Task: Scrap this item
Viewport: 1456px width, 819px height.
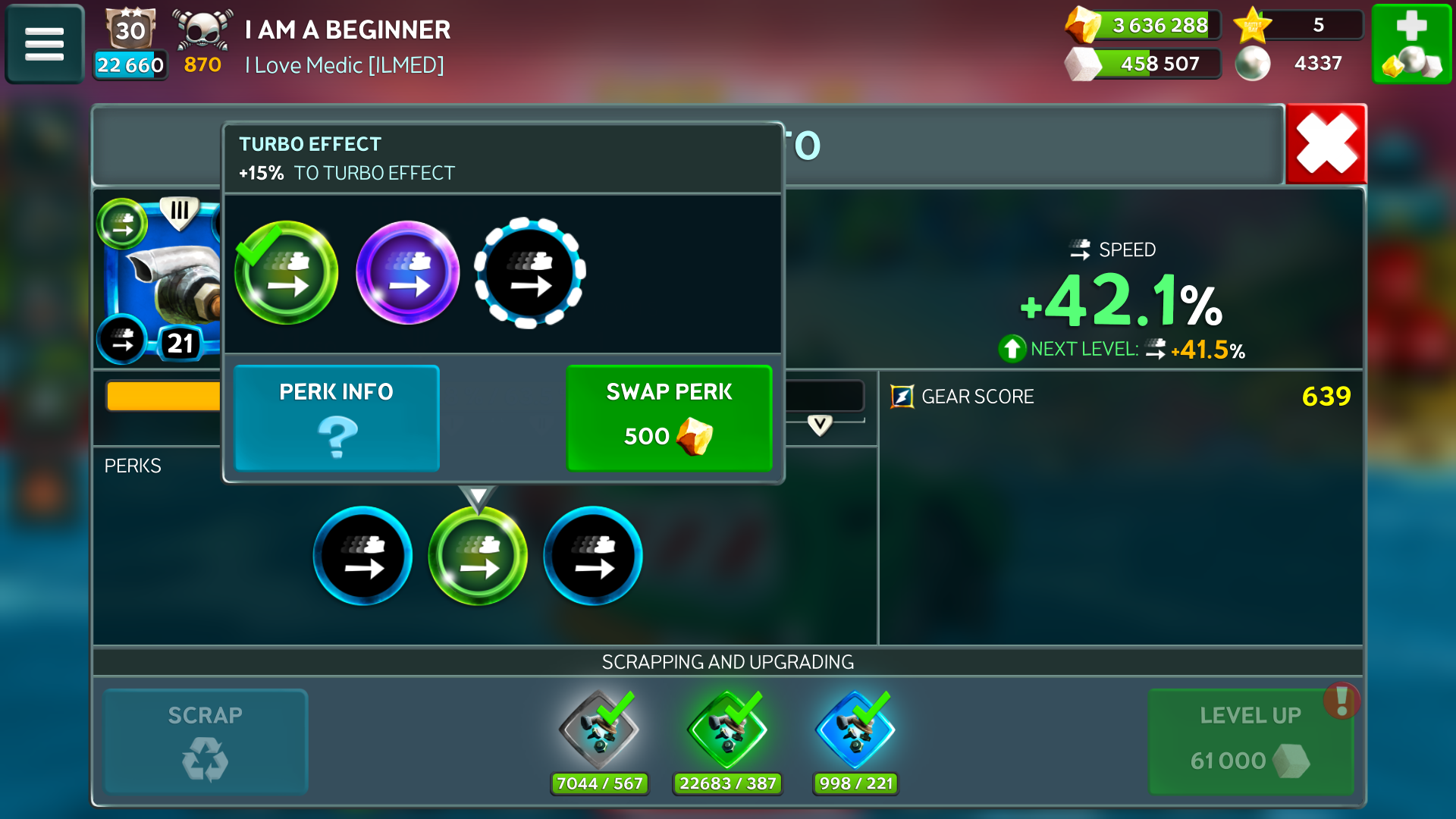Action: coord(206,741)
